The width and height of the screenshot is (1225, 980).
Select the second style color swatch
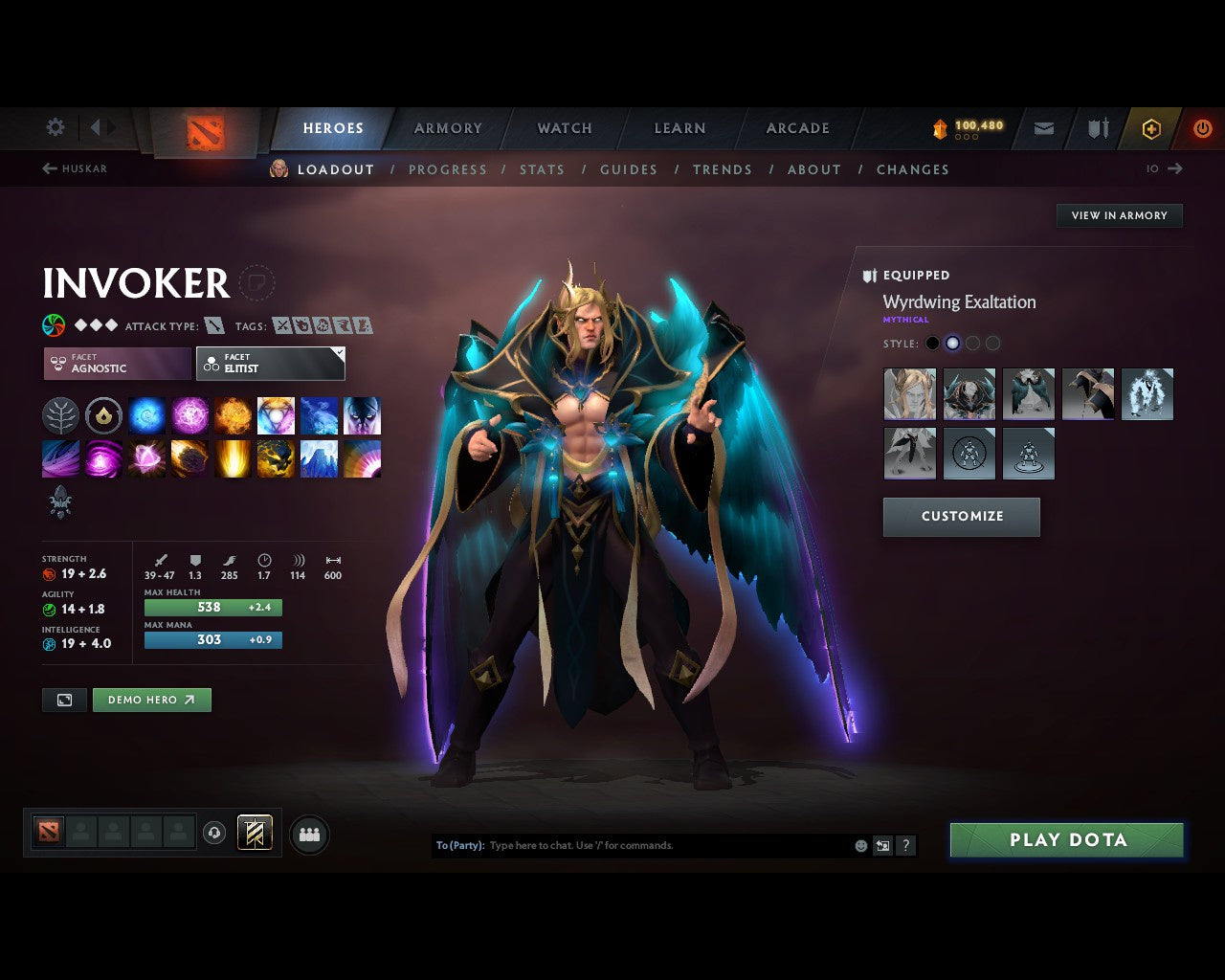point(953,343)
